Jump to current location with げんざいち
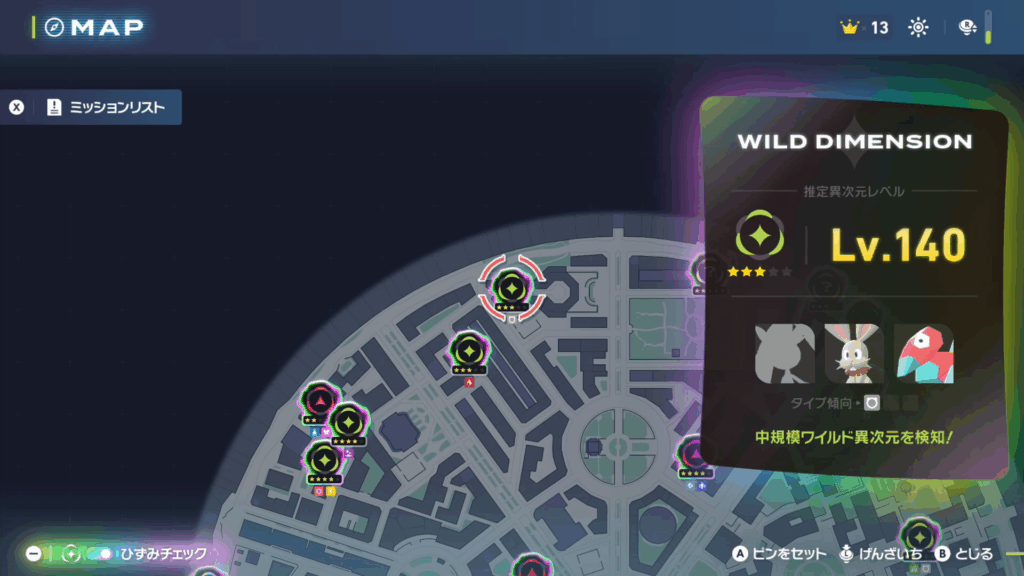The height and width of the screenshot is (576, 1024). click(x=878, y=553)
